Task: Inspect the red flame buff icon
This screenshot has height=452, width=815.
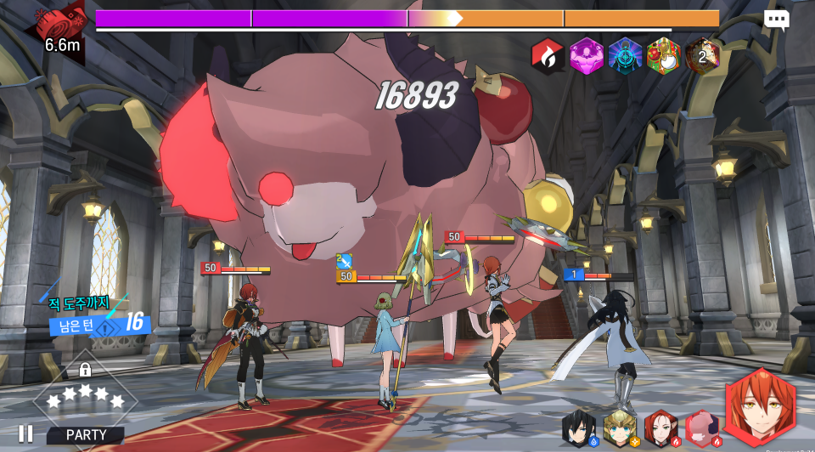Action: [547, 56]
